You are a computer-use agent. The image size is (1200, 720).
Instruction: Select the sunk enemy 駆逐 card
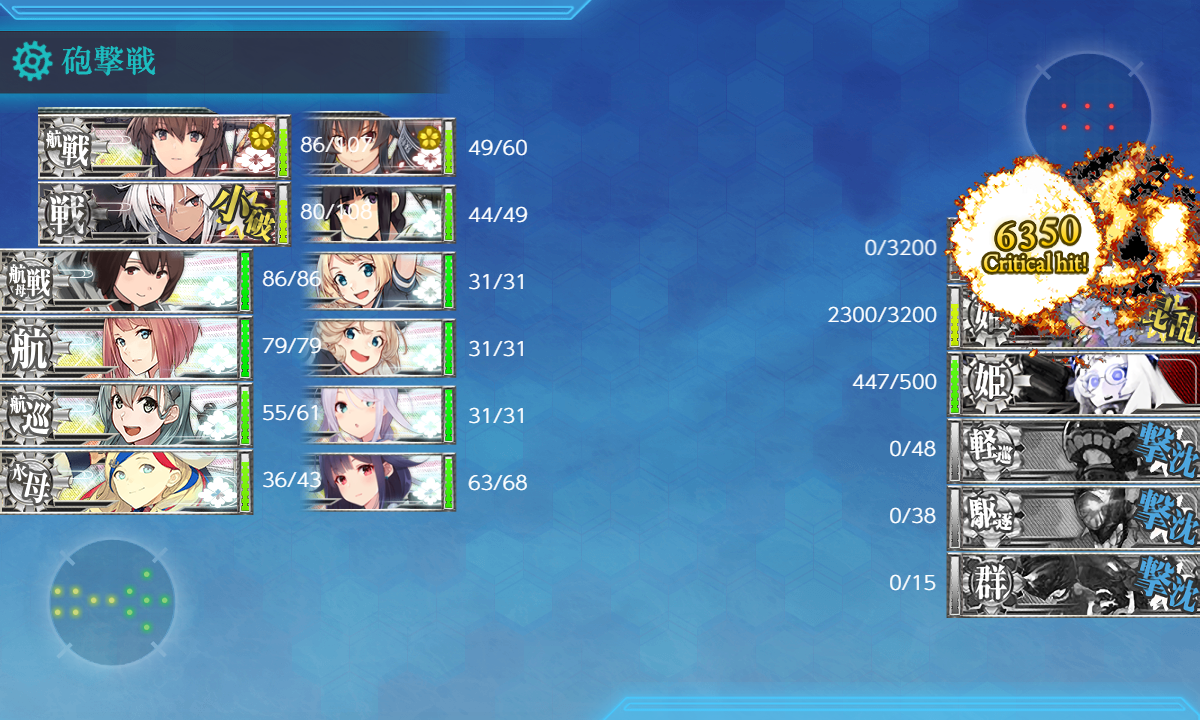tap(1075, 517)
